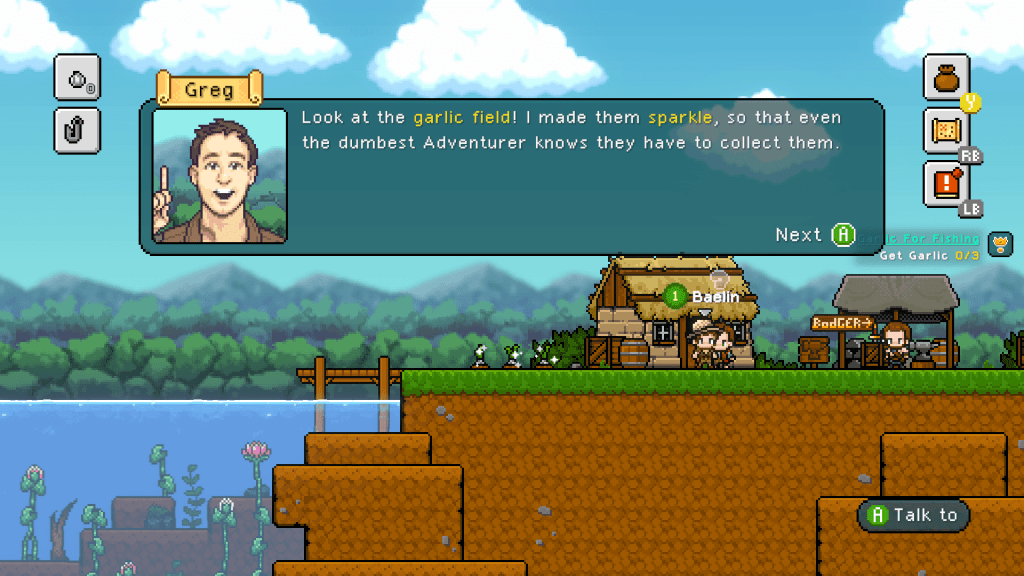1024x576 pixels.
Task: Open the parchment map scroll
Action: tap(946, 132)
